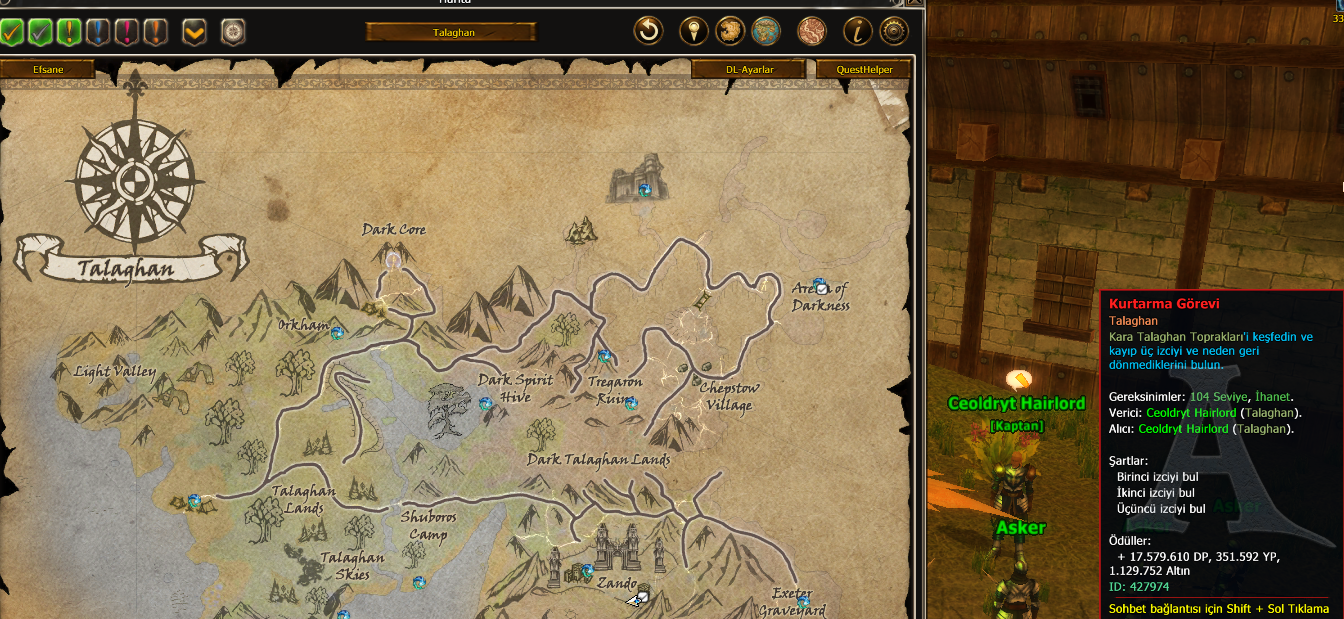This screenshot has width=1344, height=619.
Task: Click the compass rose toolbar icon
Action: click(233, 32)
